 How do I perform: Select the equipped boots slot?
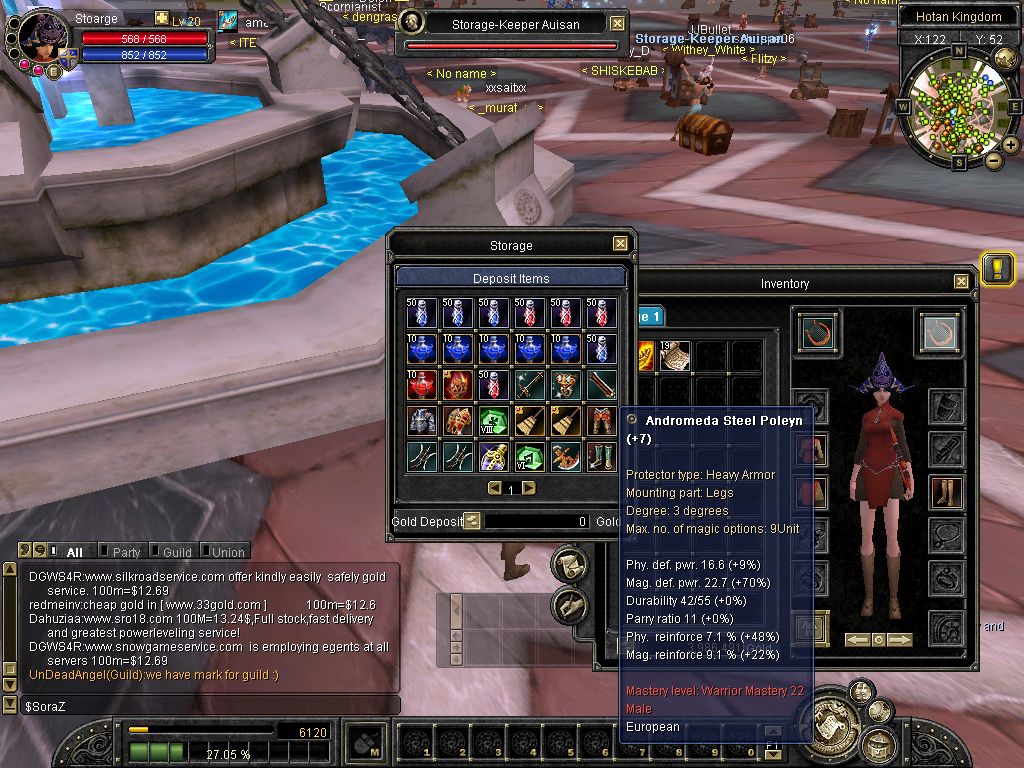[x=945, y=493]
